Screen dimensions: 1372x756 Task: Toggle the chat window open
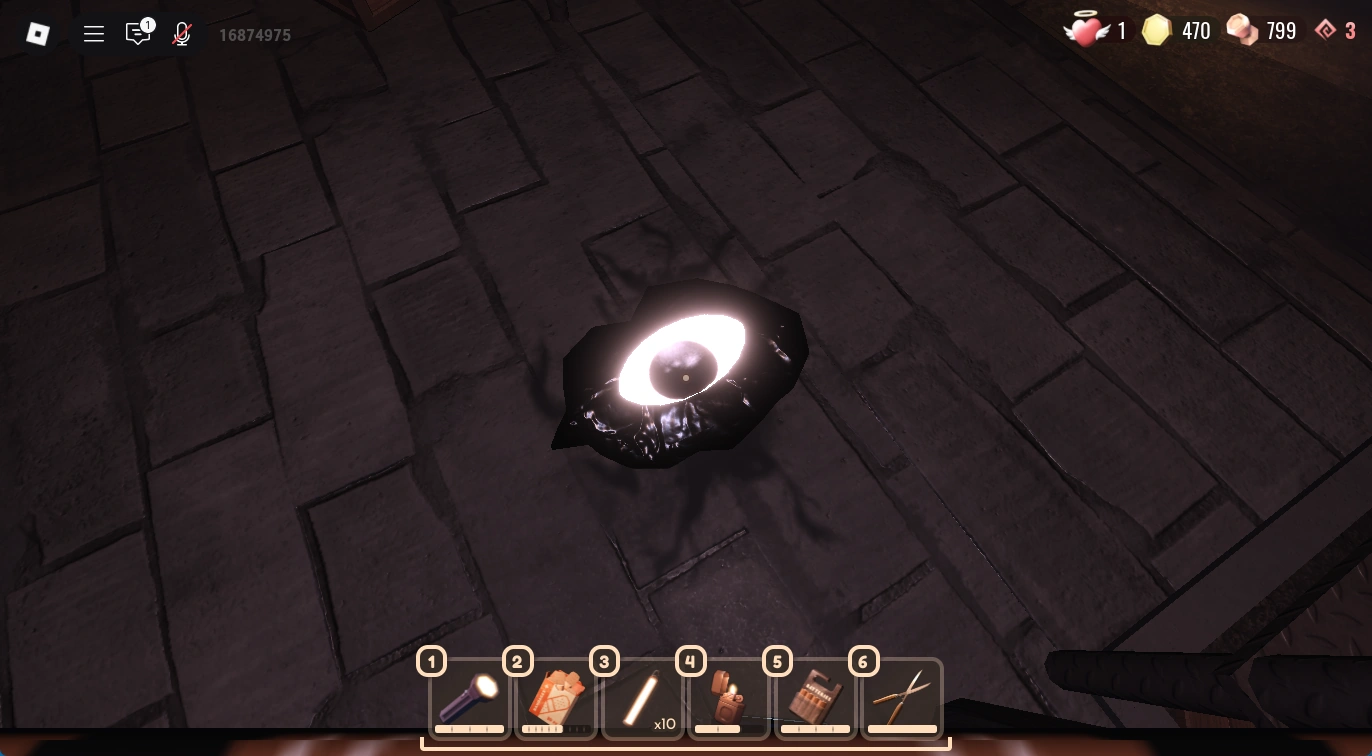pyautogui.click(x=138, y=34)
